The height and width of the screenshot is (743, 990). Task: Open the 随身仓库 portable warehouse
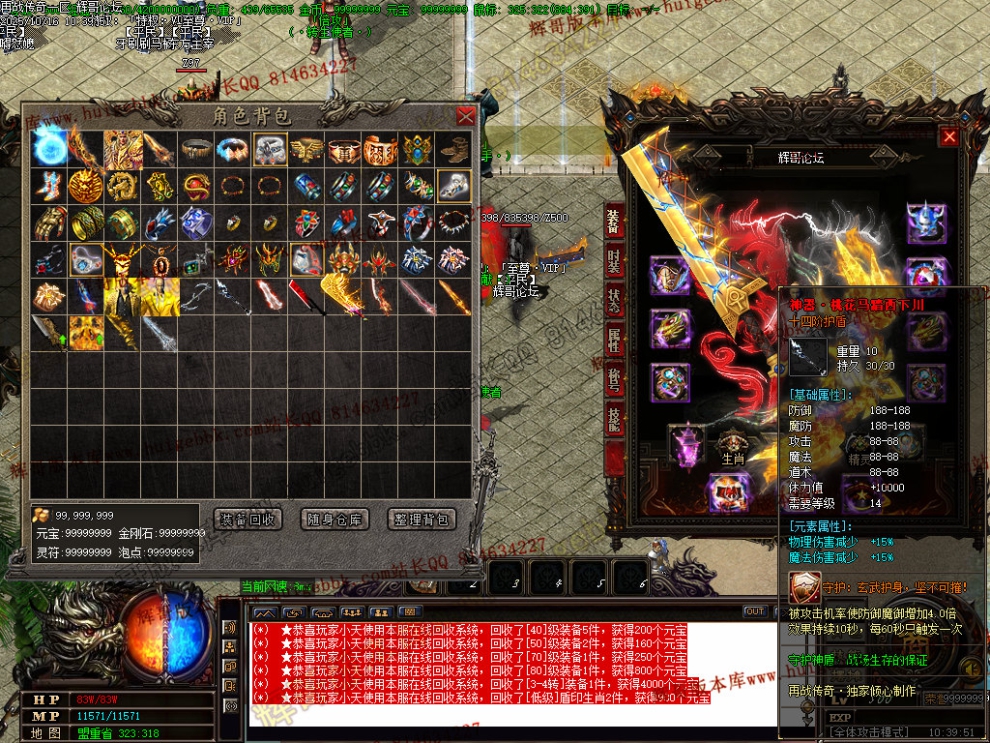coord(335,519)
